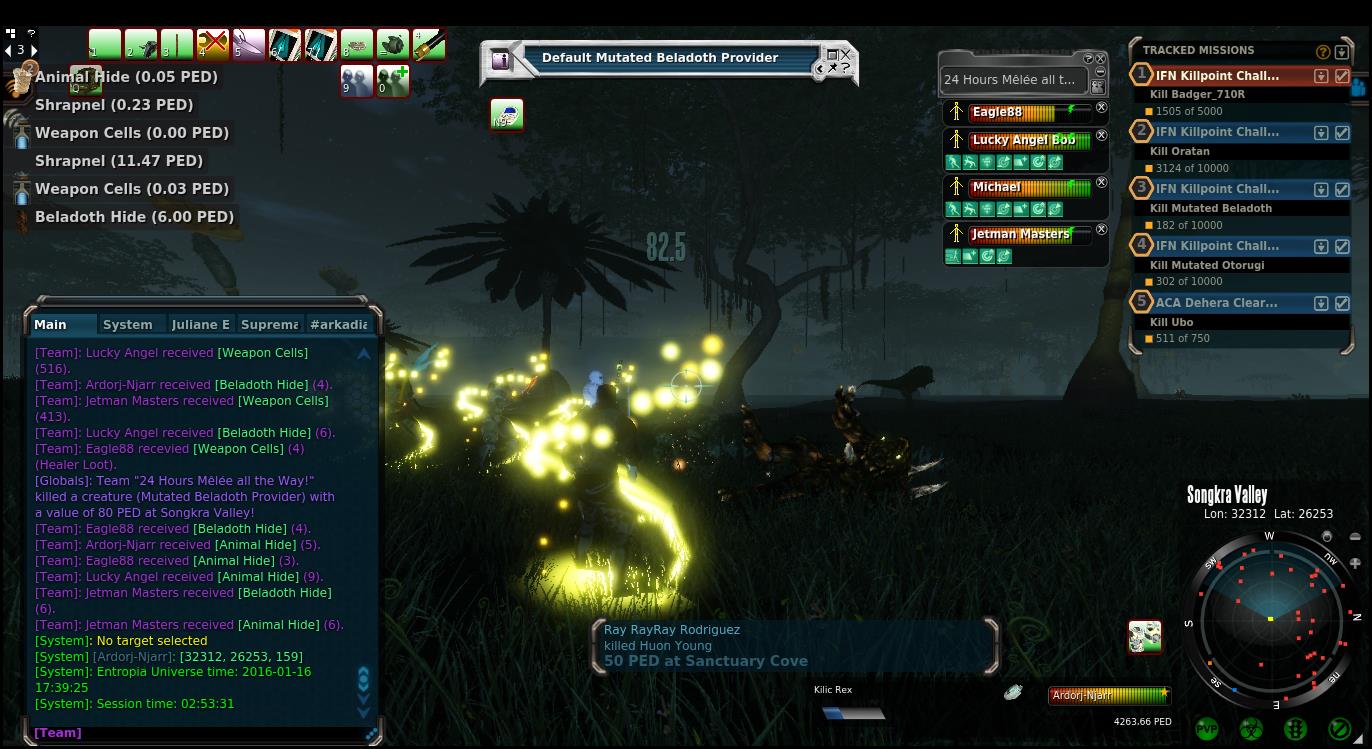Activate the repair wrench hotbar slot 4
This screenshot has height=749, width=1372.
[212, 45]
